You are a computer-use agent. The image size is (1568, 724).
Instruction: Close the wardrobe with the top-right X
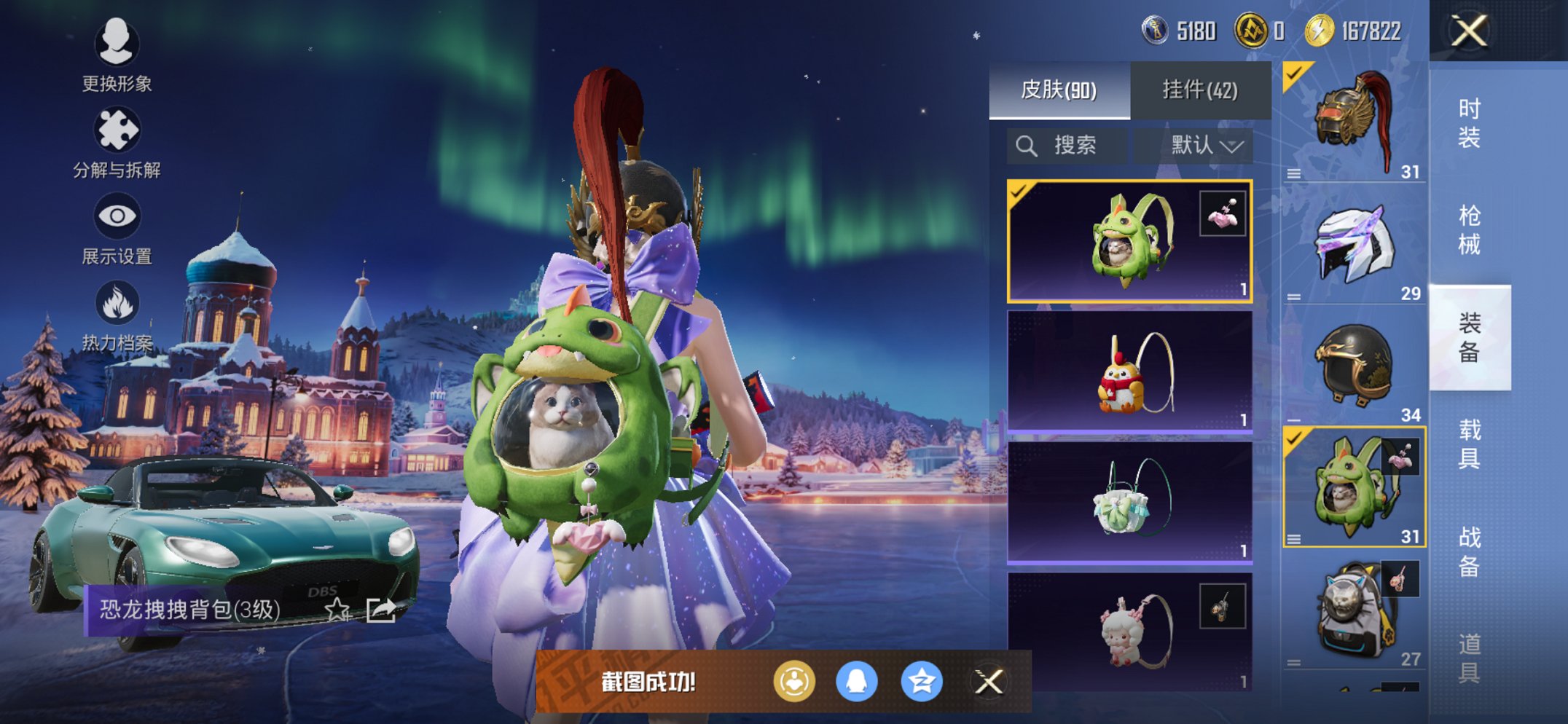1469,31
